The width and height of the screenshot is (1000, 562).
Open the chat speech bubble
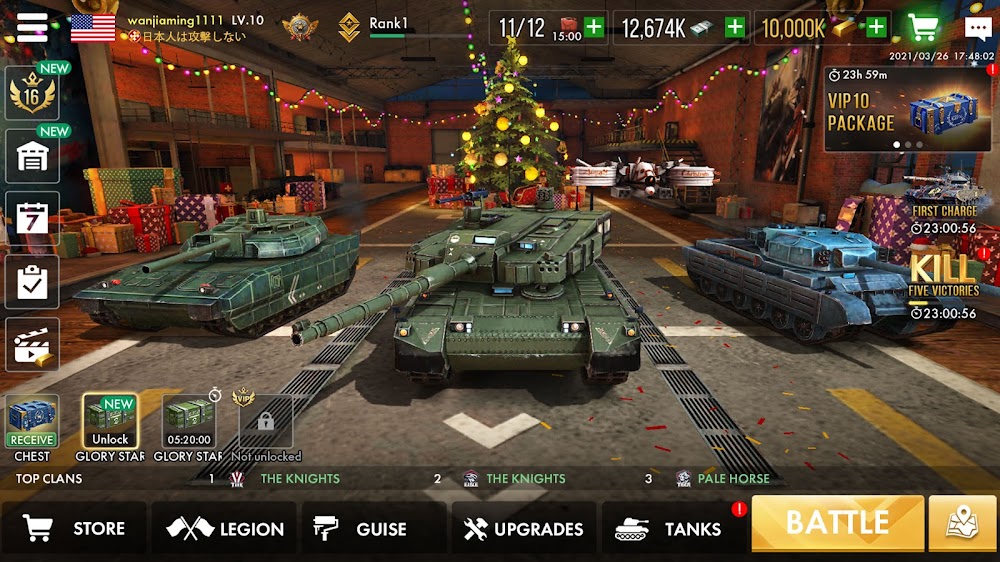click(978, 28)
